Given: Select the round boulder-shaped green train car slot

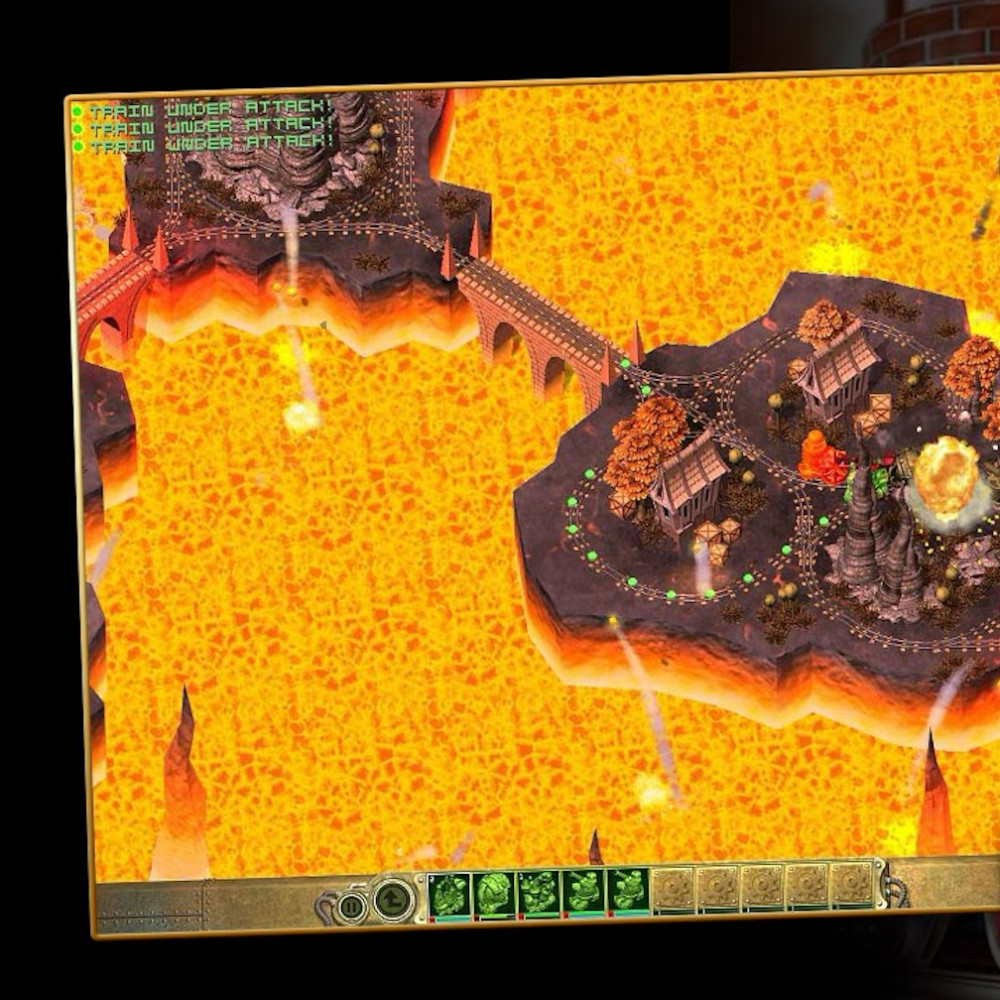Looking at the screenshot, I should 494,893.
